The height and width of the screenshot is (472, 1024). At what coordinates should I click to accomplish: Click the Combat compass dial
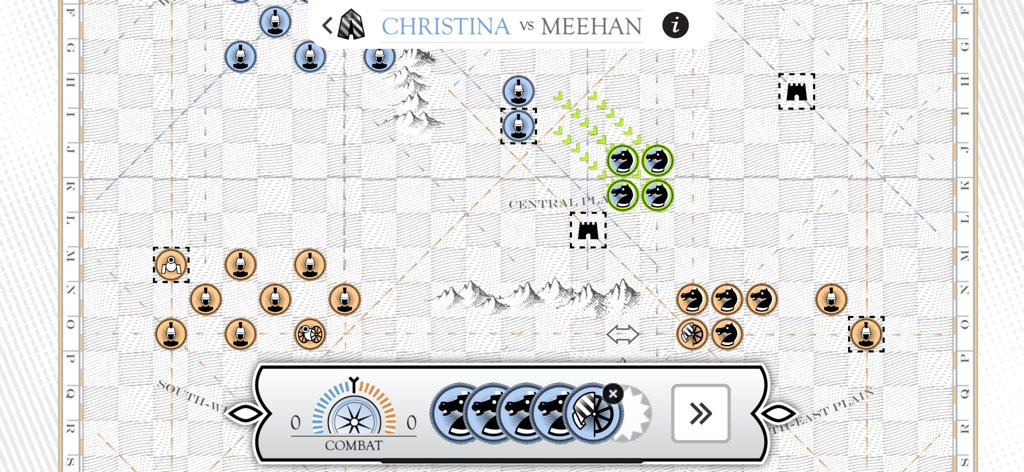click(353, 413)
